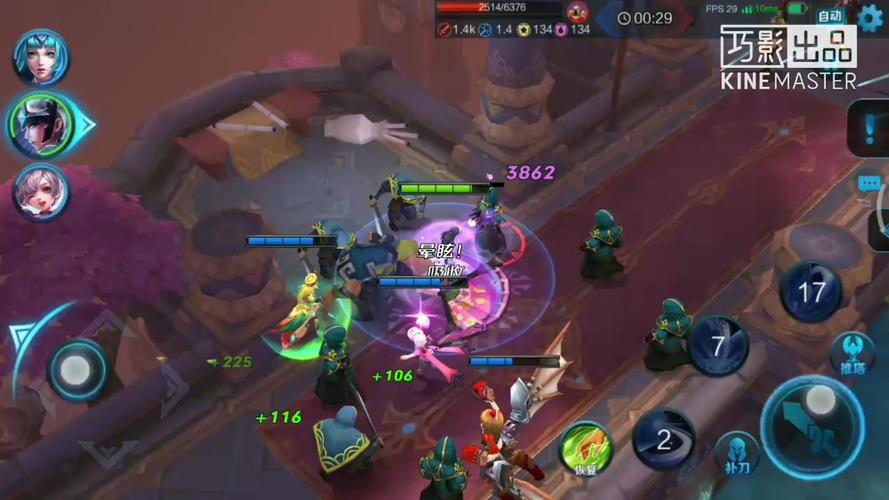Select the teal-haired hero portrait
Screen dimensions: 889x500
(41, 57)
